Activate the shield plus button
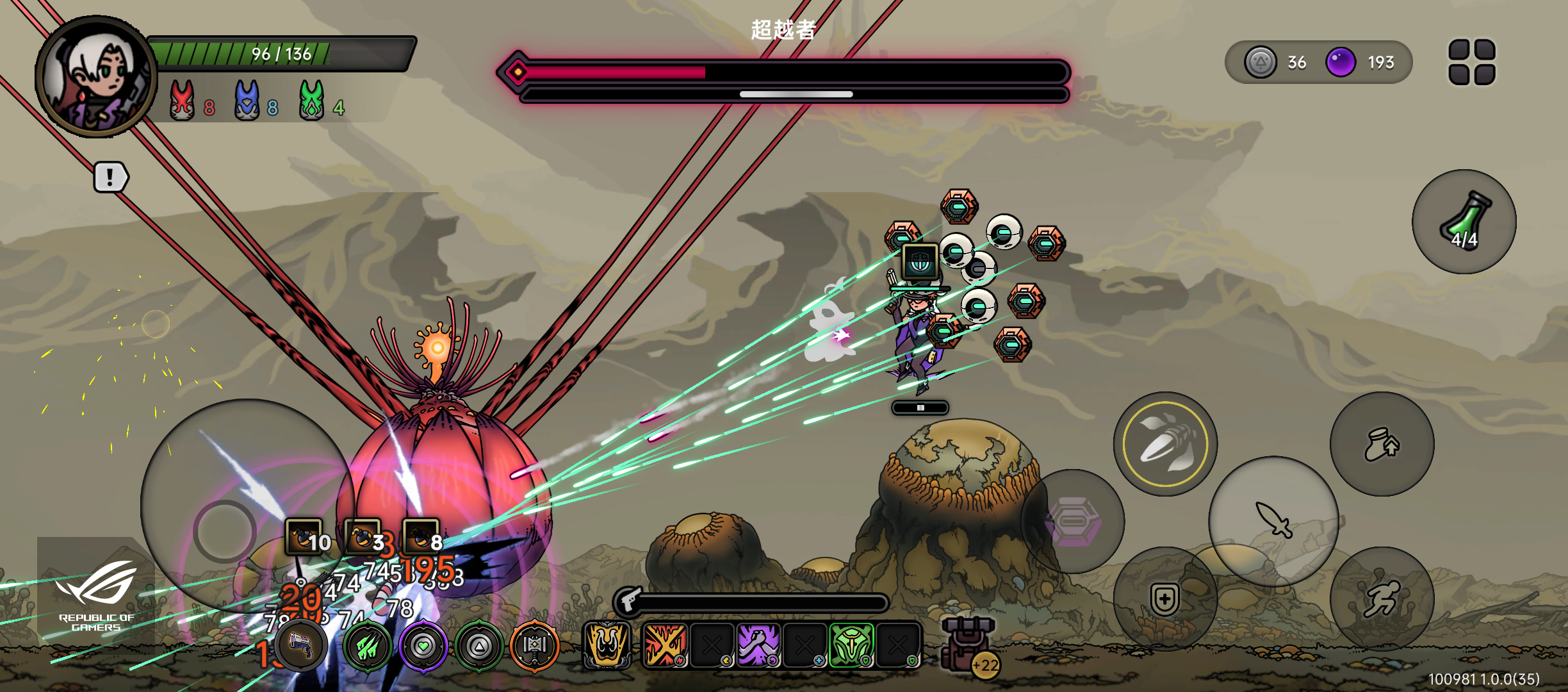Screen dimensions: 1568x692 (1164, 599)
